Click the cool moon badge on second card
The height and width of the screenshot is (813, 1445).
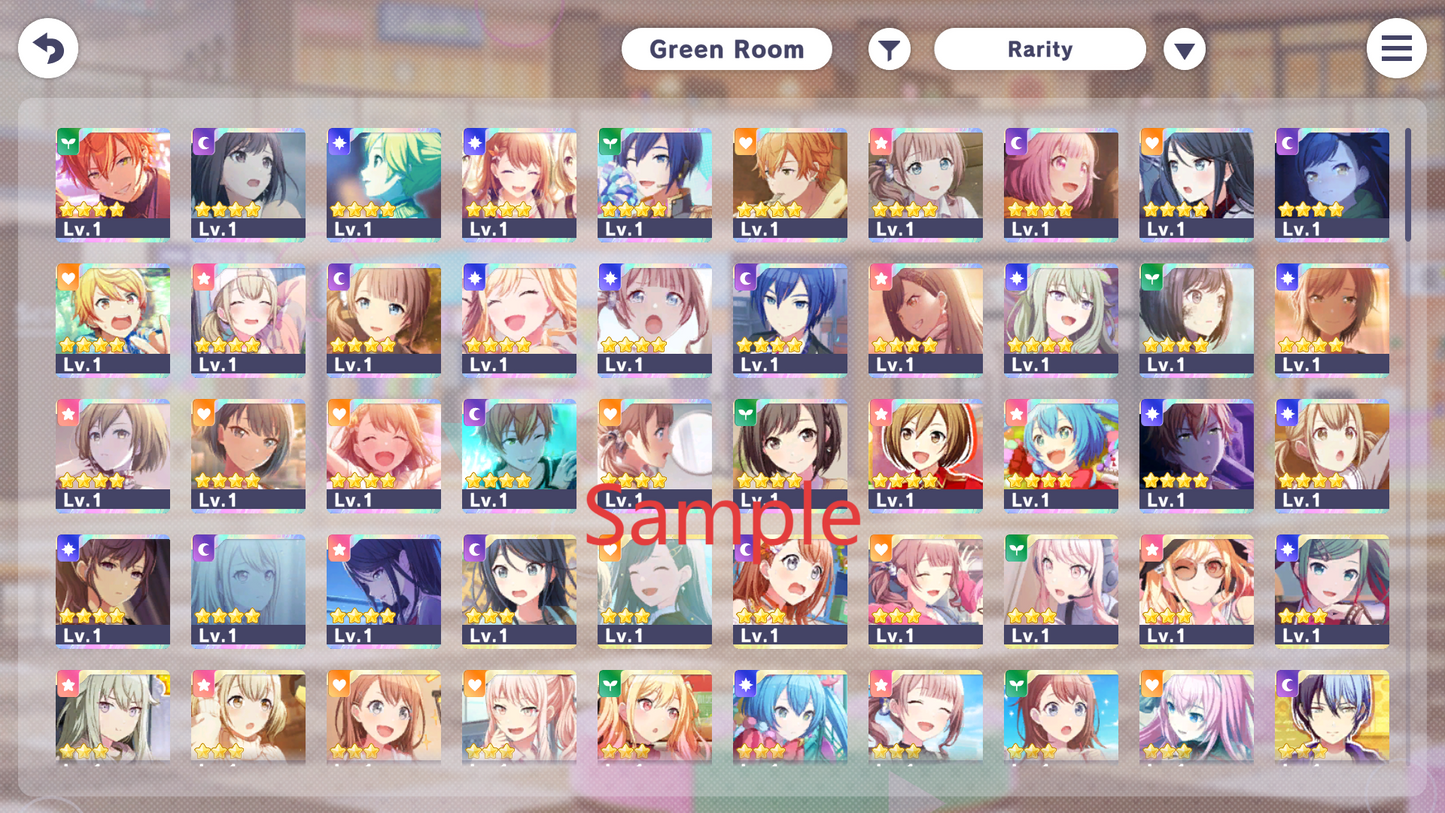pos(203,140)
